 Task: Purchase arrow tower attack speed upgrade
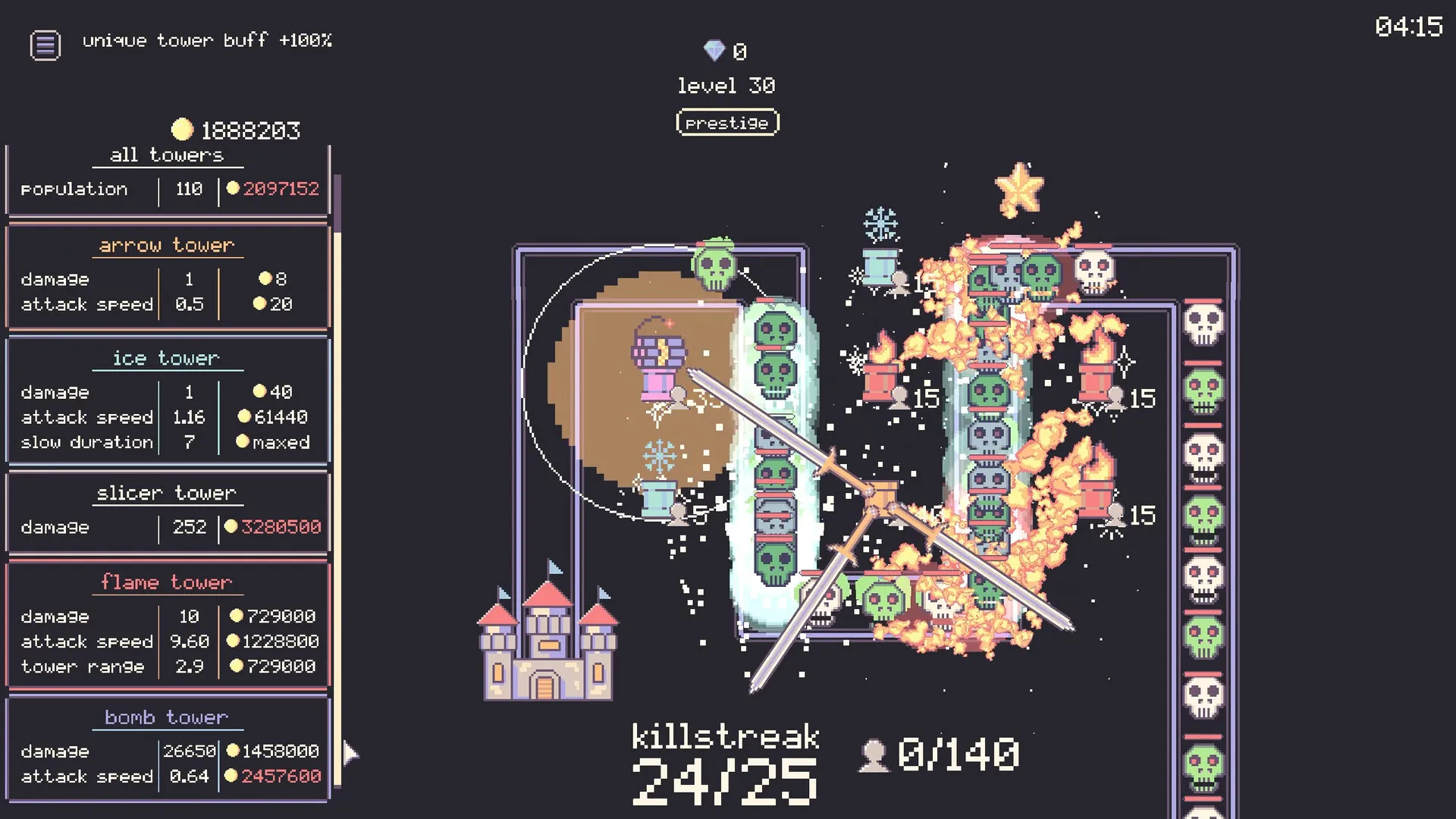tap(273, 304)
